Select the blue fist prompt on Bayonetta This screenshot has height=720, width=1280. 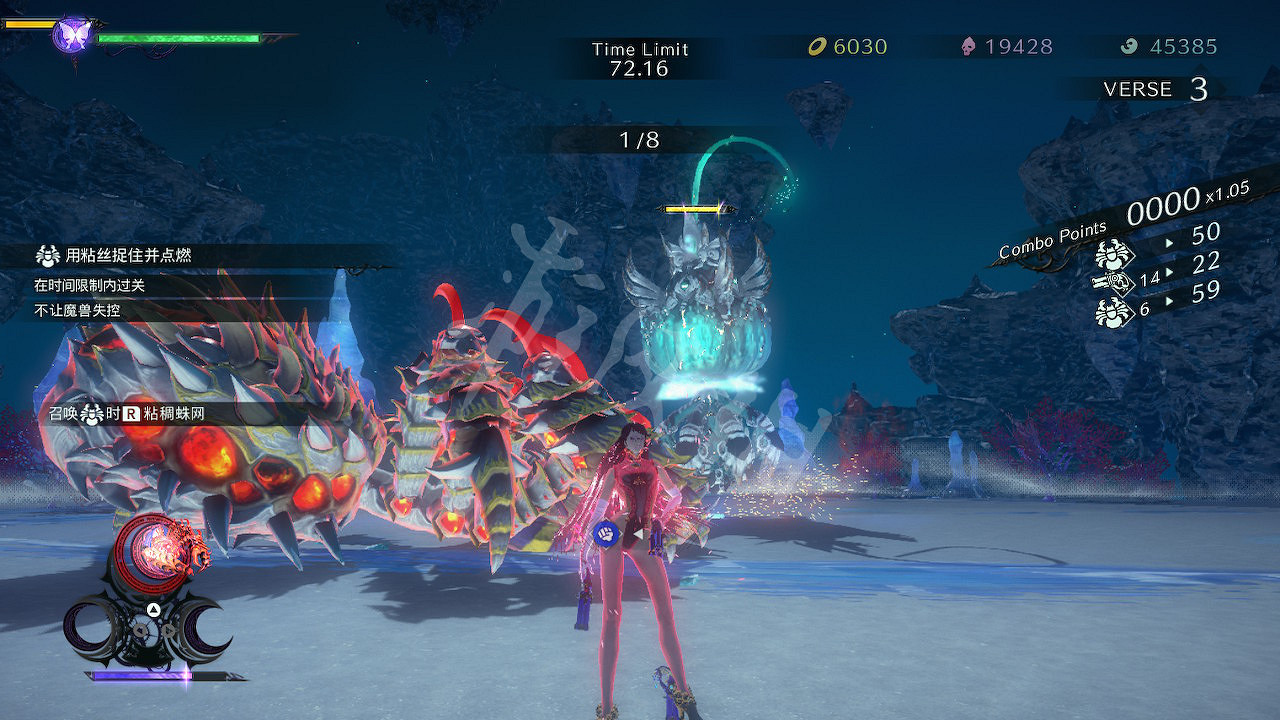click(x=605, y=532)
